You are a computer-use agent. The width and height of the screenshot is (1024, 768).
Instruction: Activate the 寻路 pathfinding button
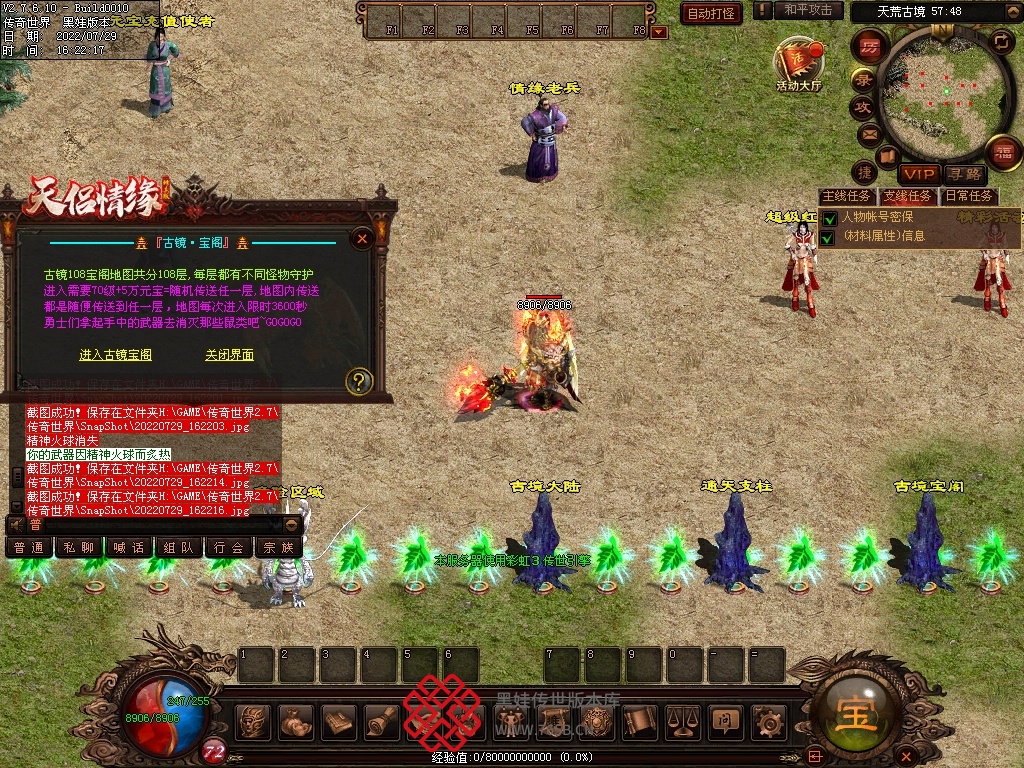(x=964, y=174)
